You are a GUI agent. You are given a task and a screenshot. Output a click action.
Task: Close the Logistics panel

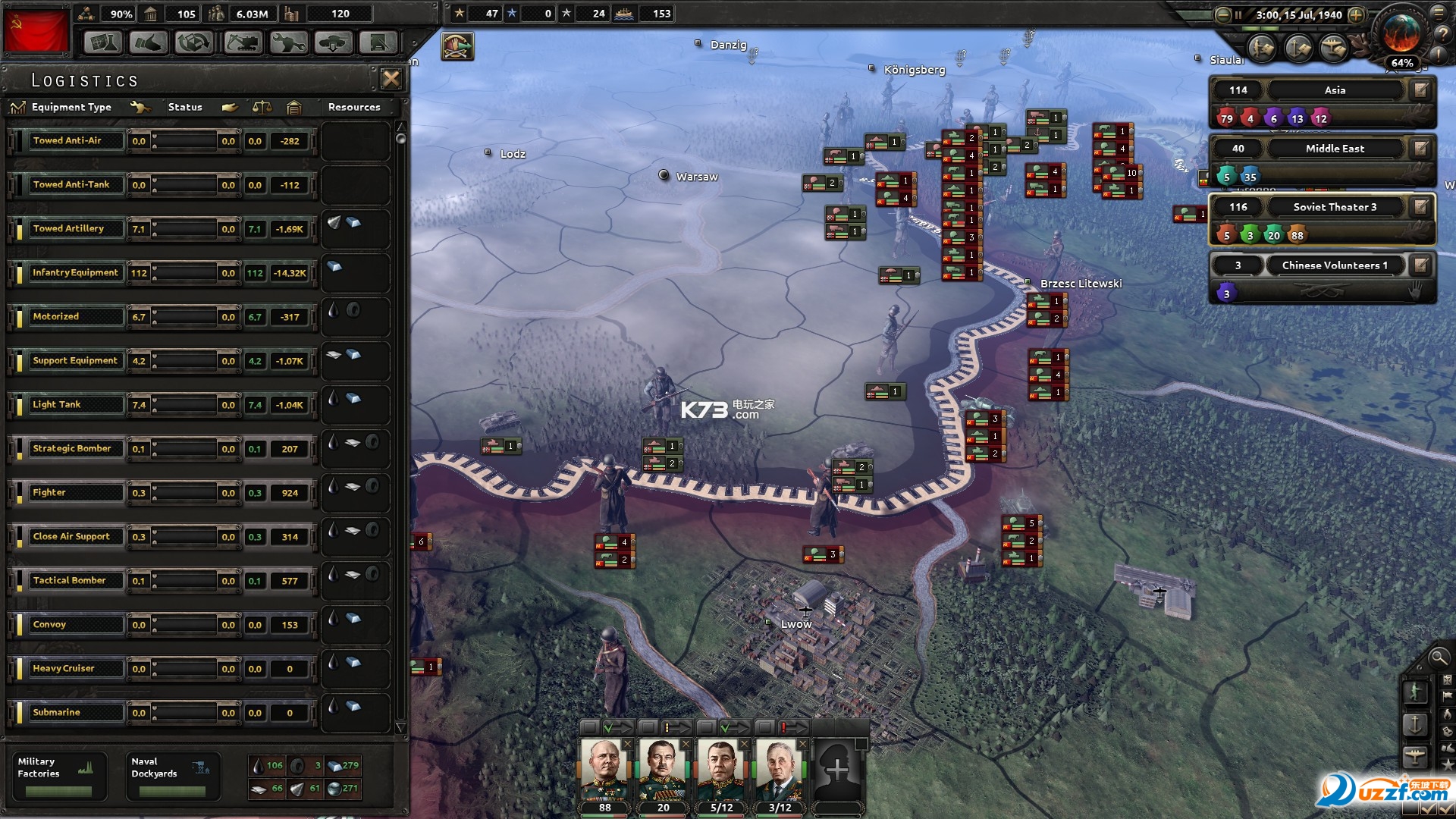pos(391,79)
